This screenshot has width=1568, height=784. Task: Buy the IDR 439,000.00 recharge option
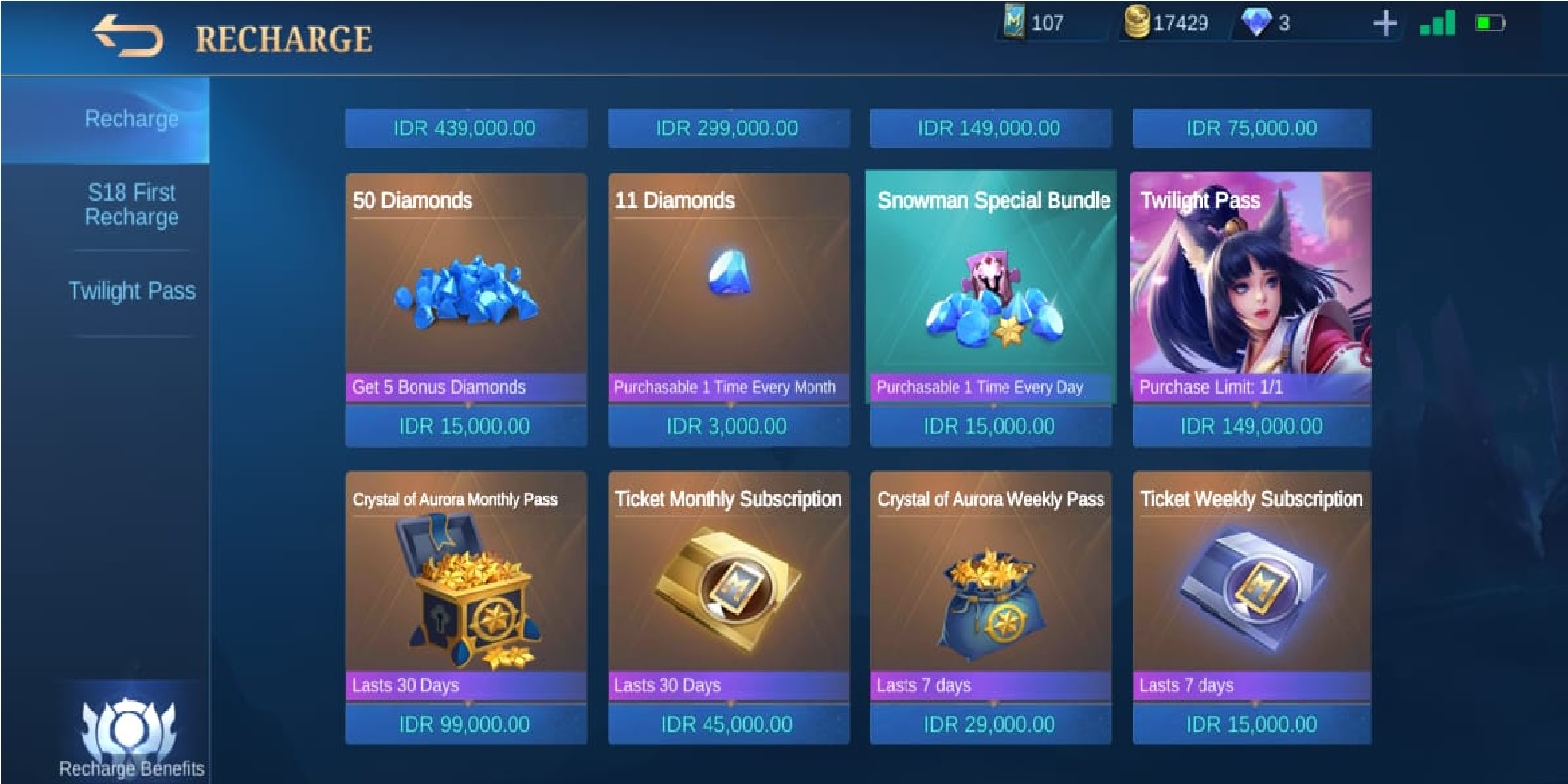click(464, 126)
